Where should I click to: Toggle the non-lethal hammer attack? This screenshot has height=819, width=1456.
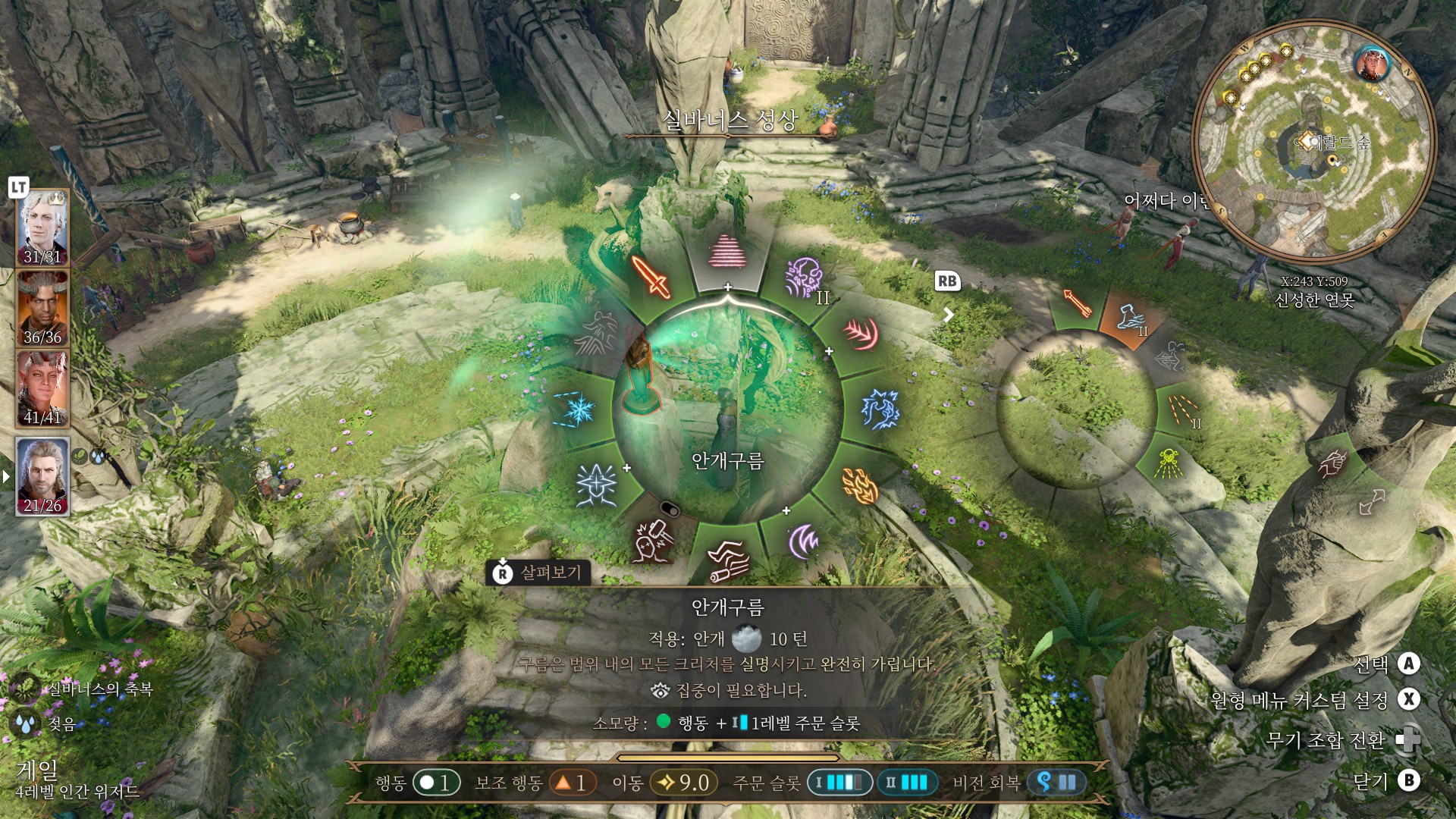pos(652,541)
